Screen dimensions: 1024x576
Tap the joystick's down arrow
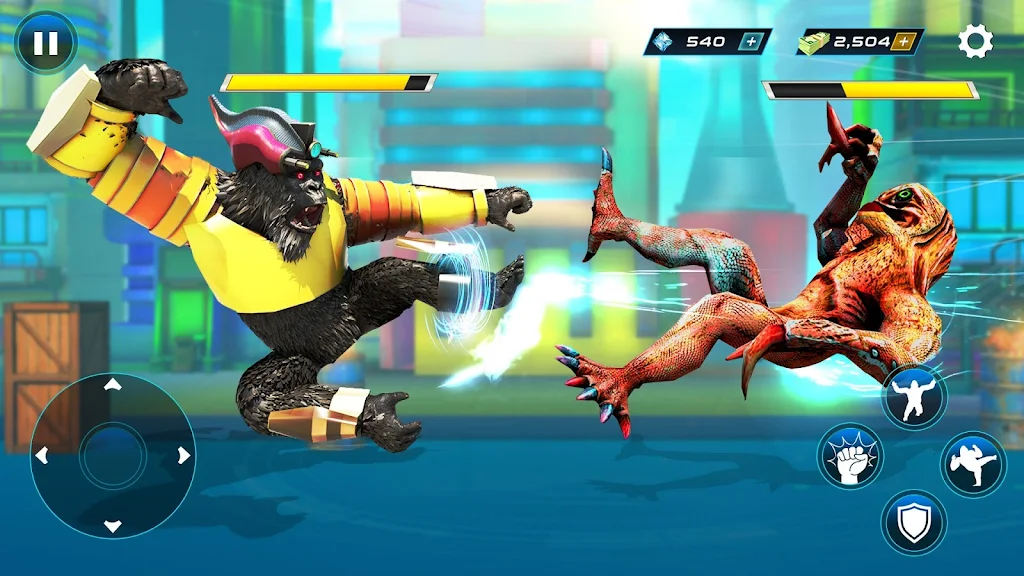pyautogui.click(x=113, y=525)
